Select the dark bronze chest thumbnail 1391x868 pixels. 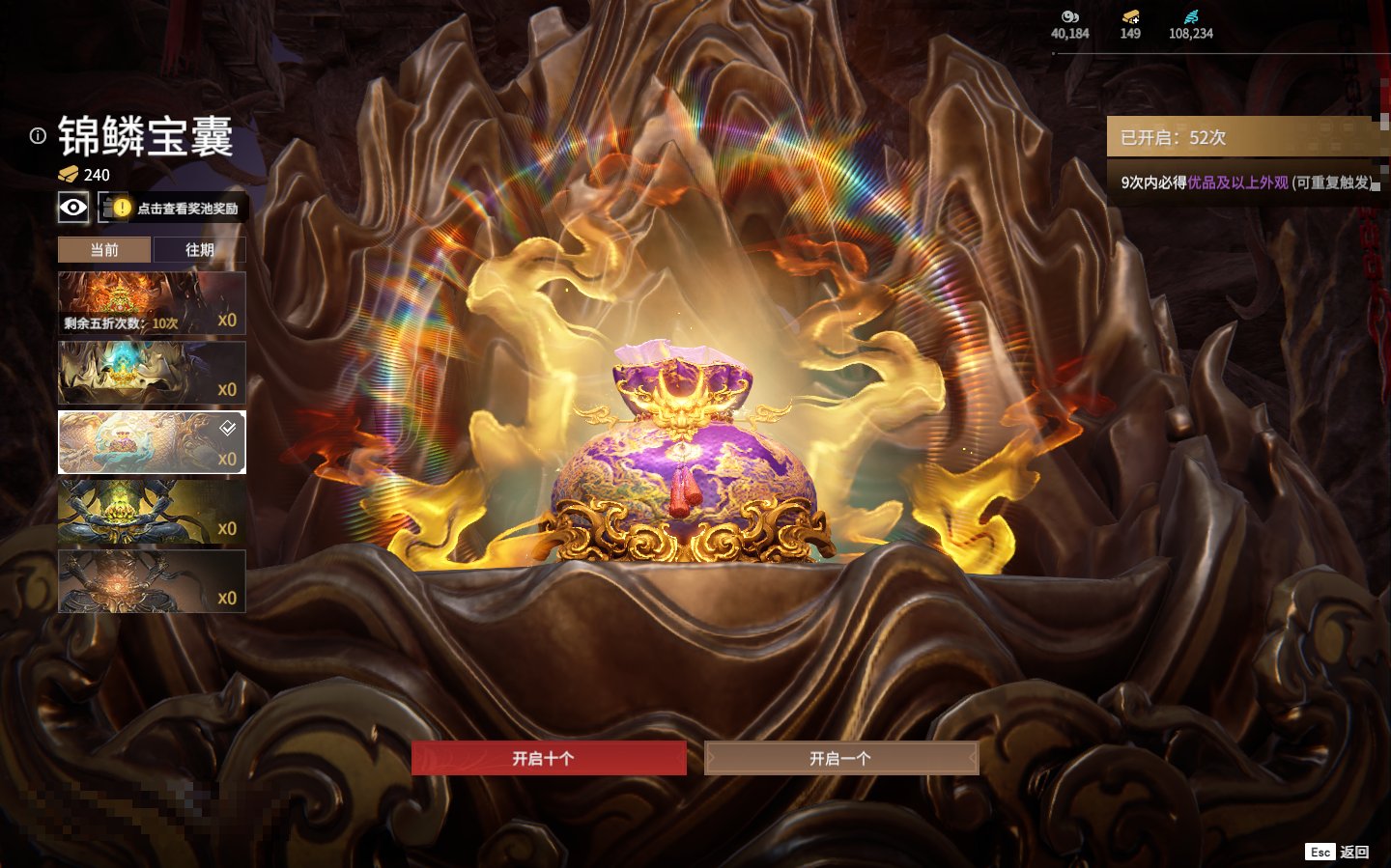(152, 581)
